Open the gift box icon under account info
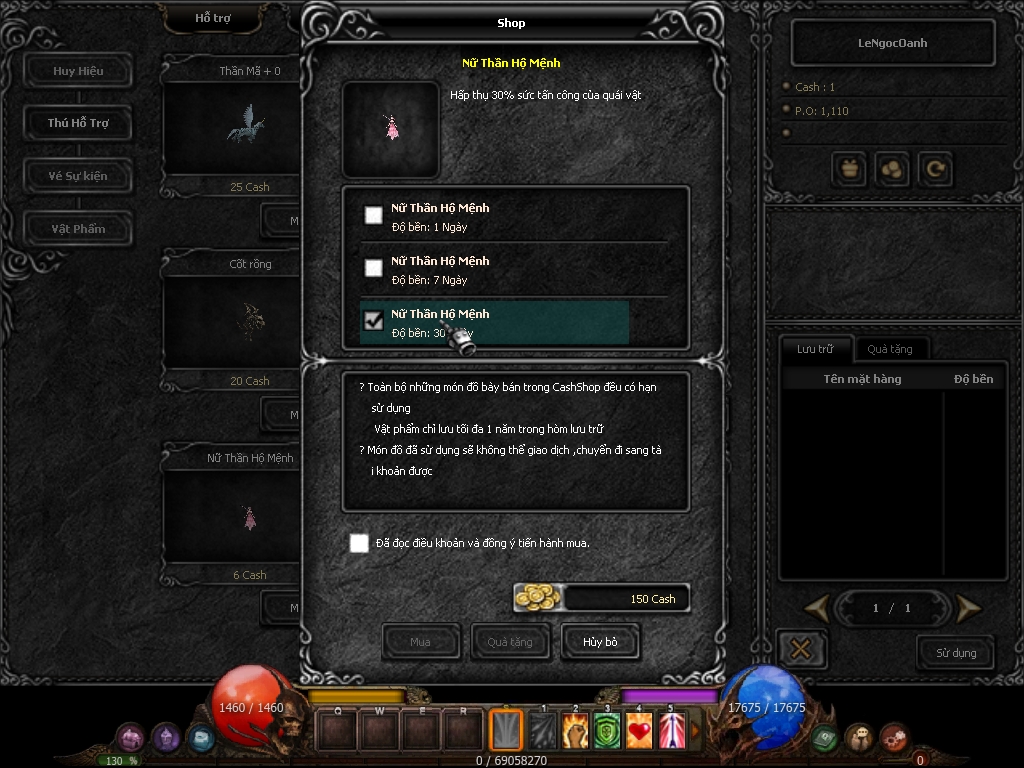The width and height of the screenshot is (1024, 768). [850, 170]
